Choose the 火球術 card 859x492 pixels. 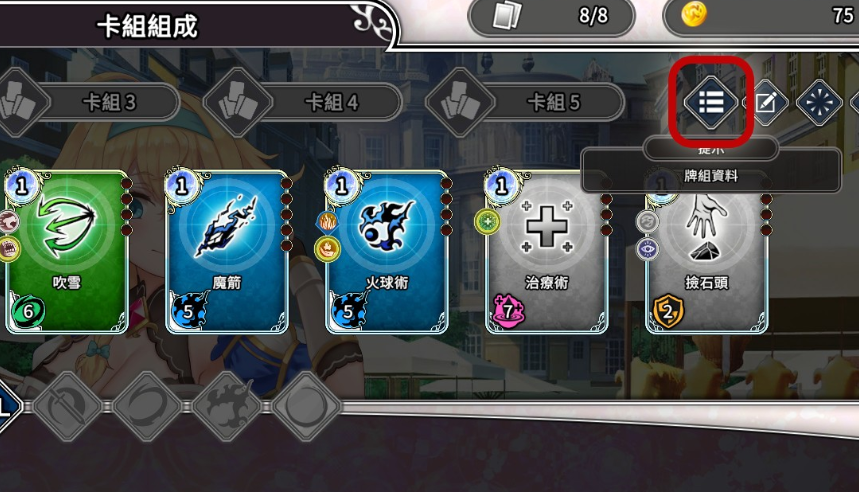pos(387,252)
